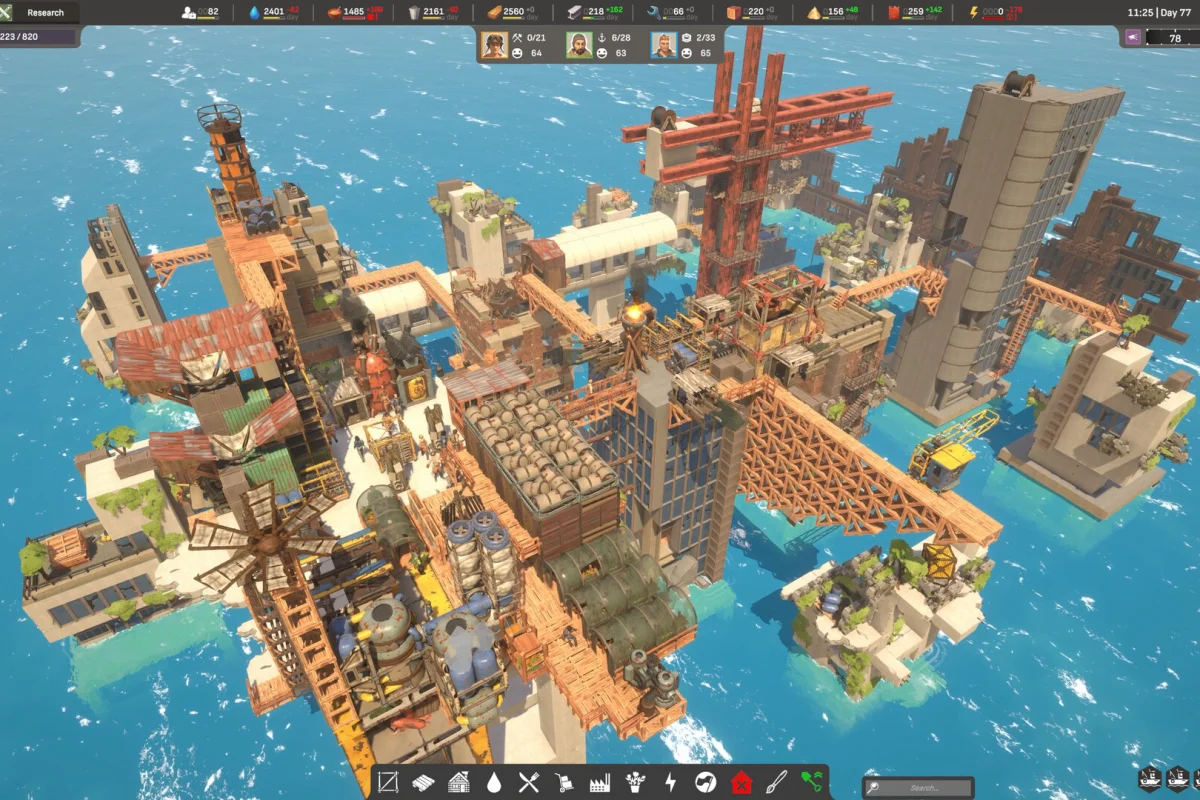1200x800 pixels.
Task: Choose the housing build category
Action: click(x=459, y=783)
